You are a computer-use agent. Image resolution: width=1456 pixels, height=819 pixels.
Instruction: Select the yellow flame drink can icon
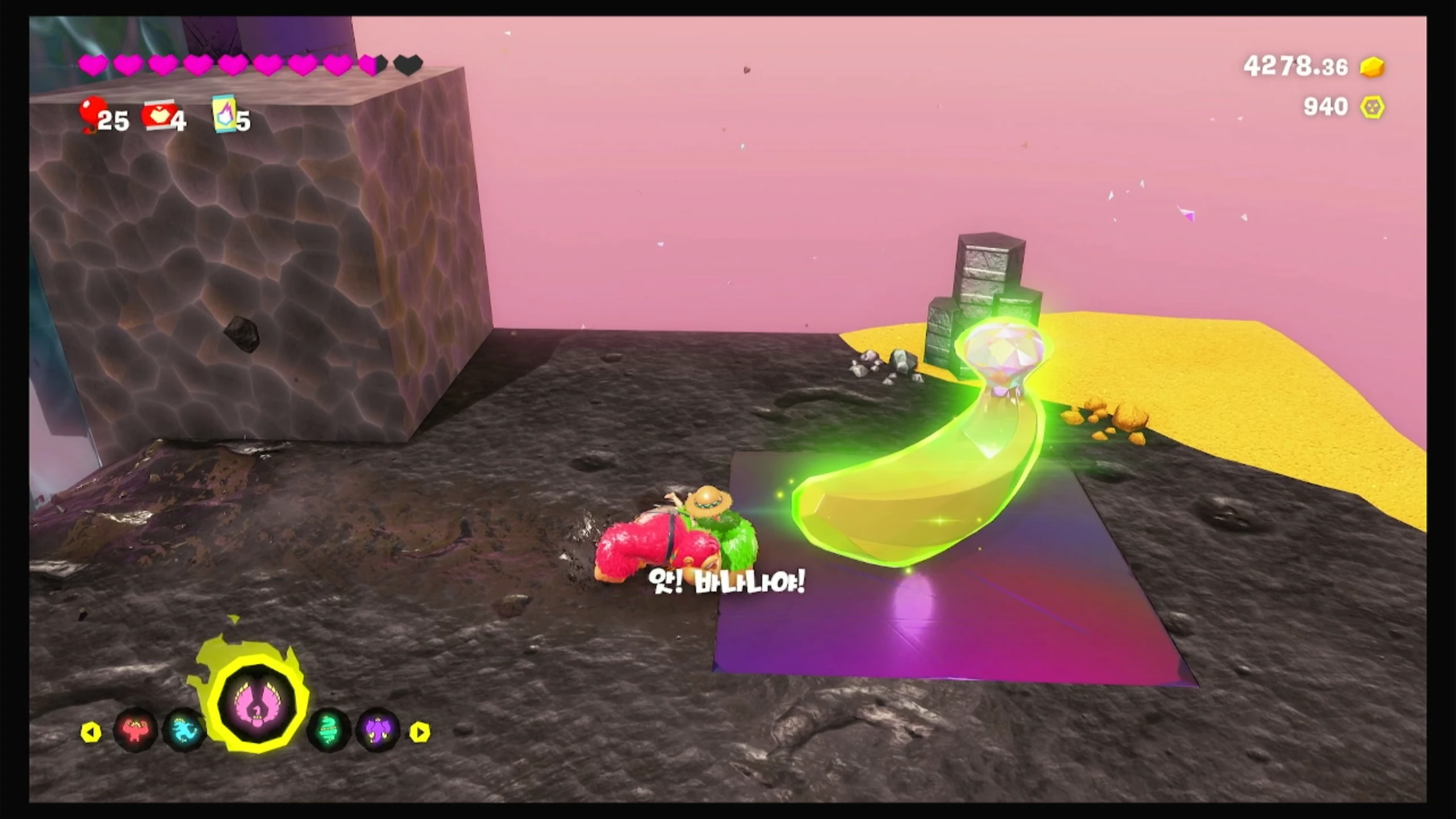click(x=224, y=114)
